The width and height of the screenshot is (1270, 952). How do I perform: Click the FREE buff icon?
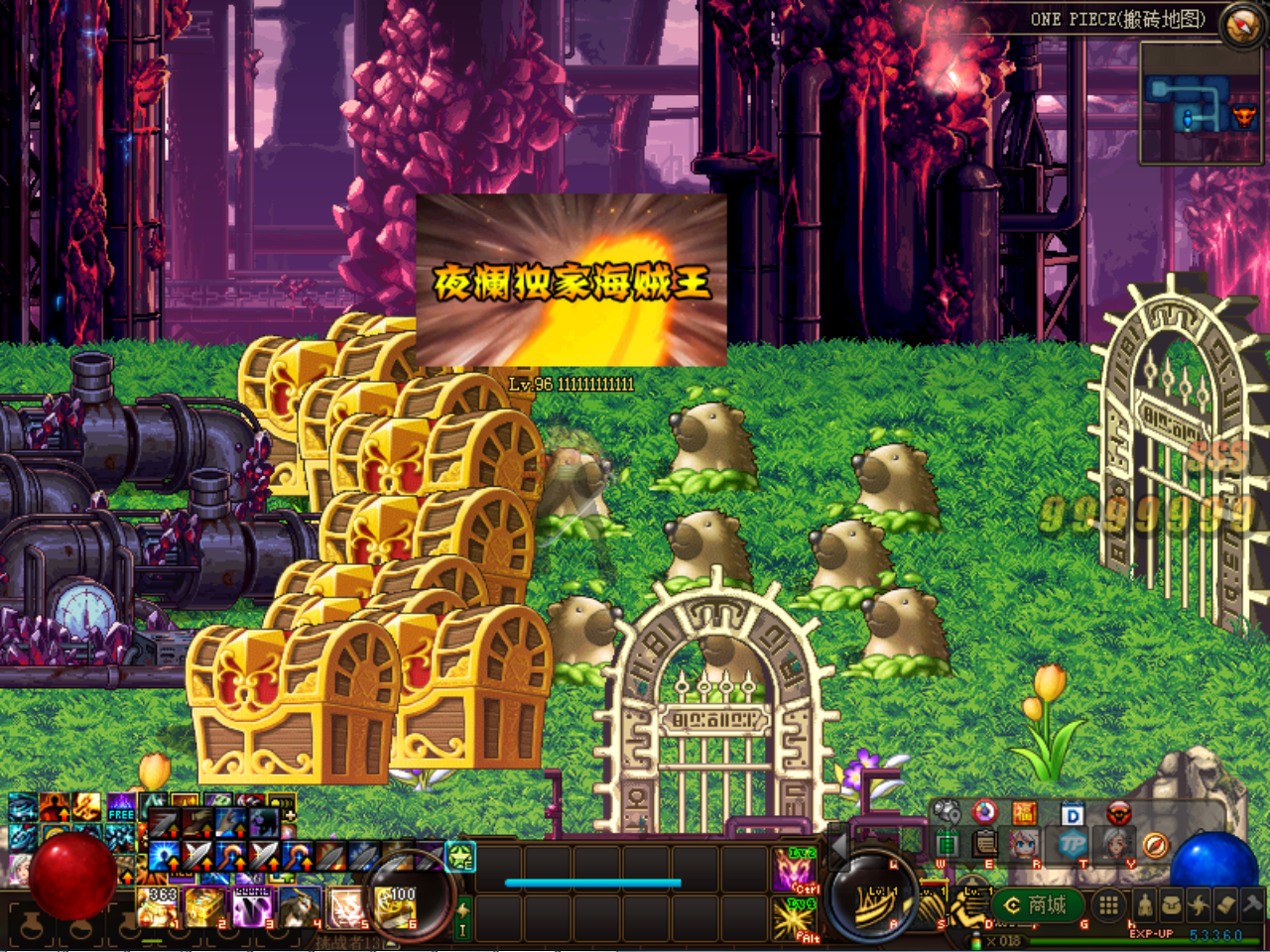(x=121, y=807)
